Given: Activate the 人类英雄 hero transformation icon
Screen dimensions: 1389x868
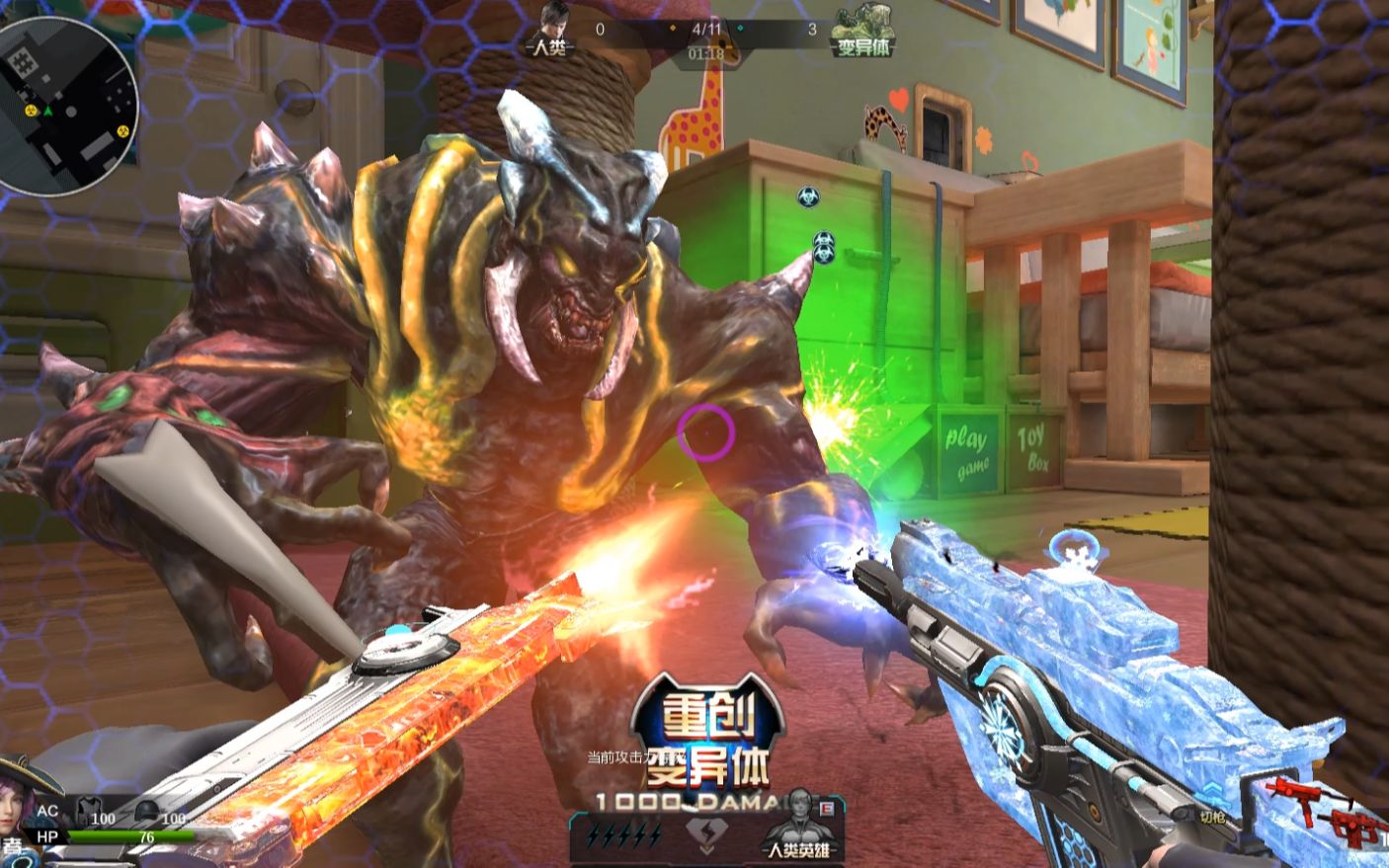Looking at the screenshot, I should pyautogui.click(x=797, y=826).
